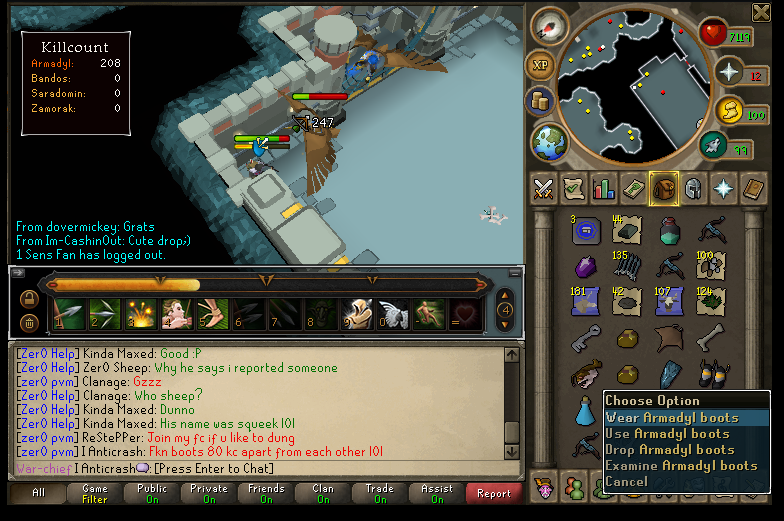
Task: Open the worn equipment helmet tab
Action: tap(693, 188)
